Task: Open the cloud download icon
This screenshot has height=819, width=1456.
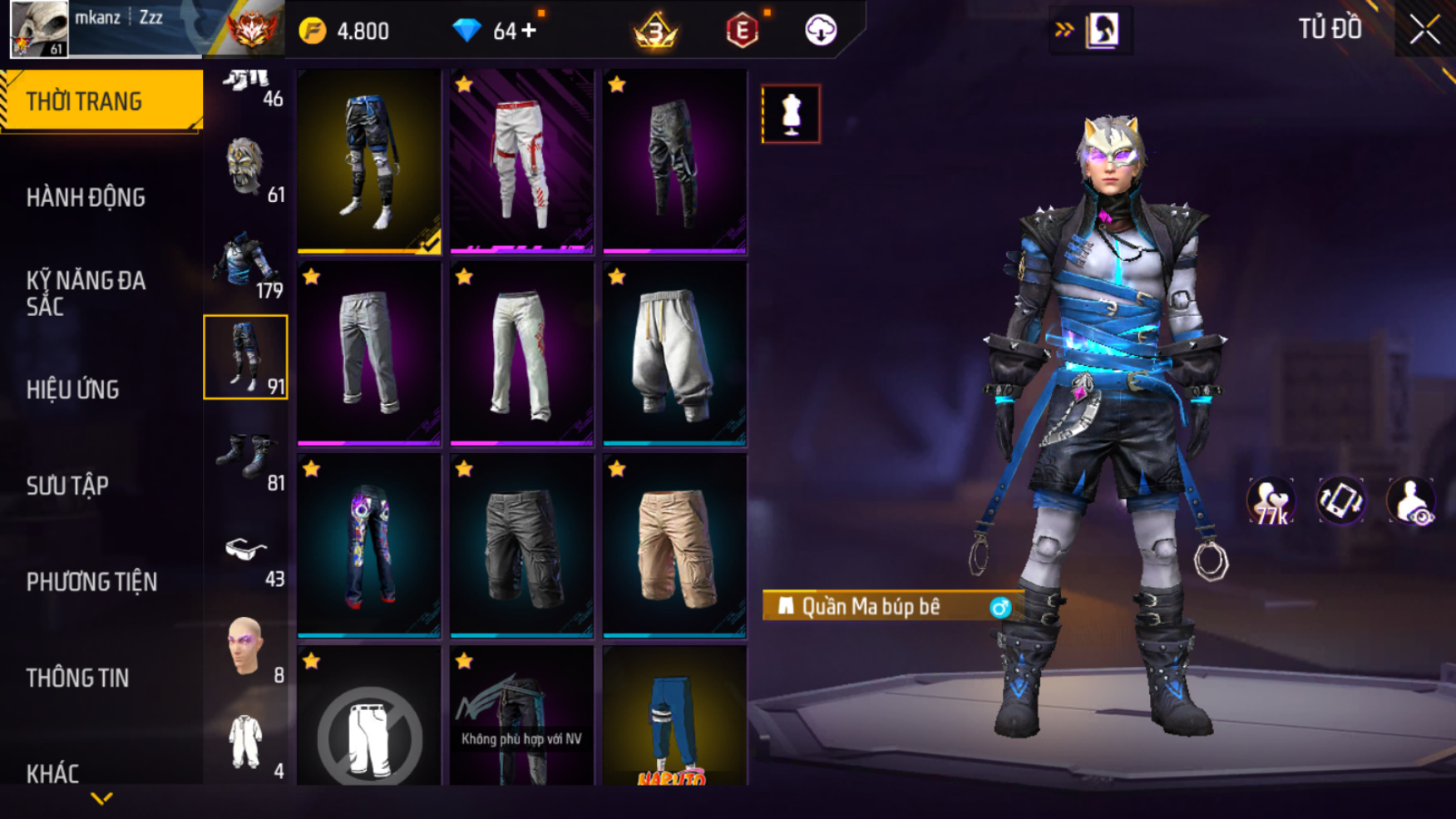Action: 821,31
